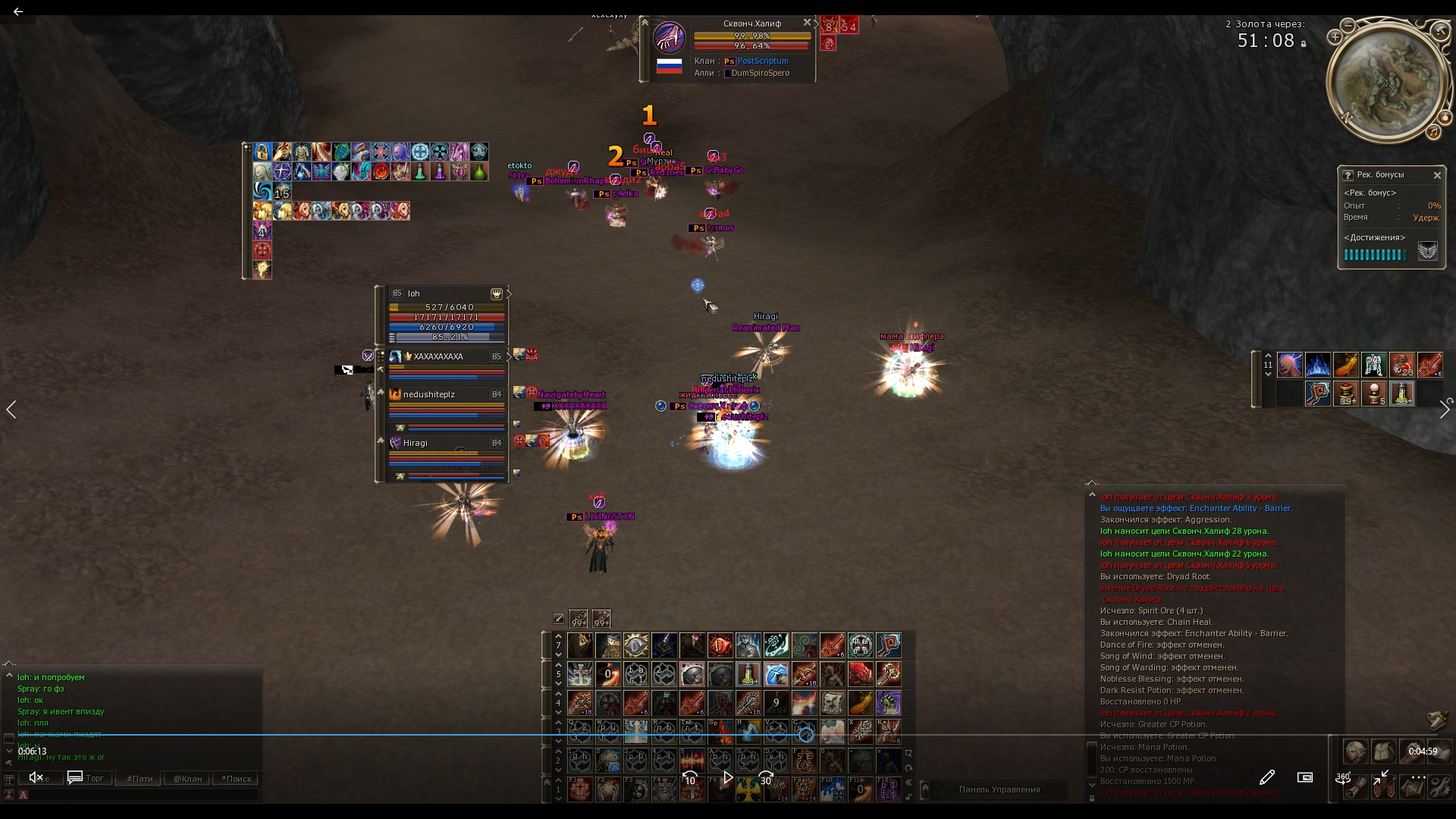Screen dimensions: 1456x819
Task: Open settings wrench and gears icon
Action: (1439, 787)
